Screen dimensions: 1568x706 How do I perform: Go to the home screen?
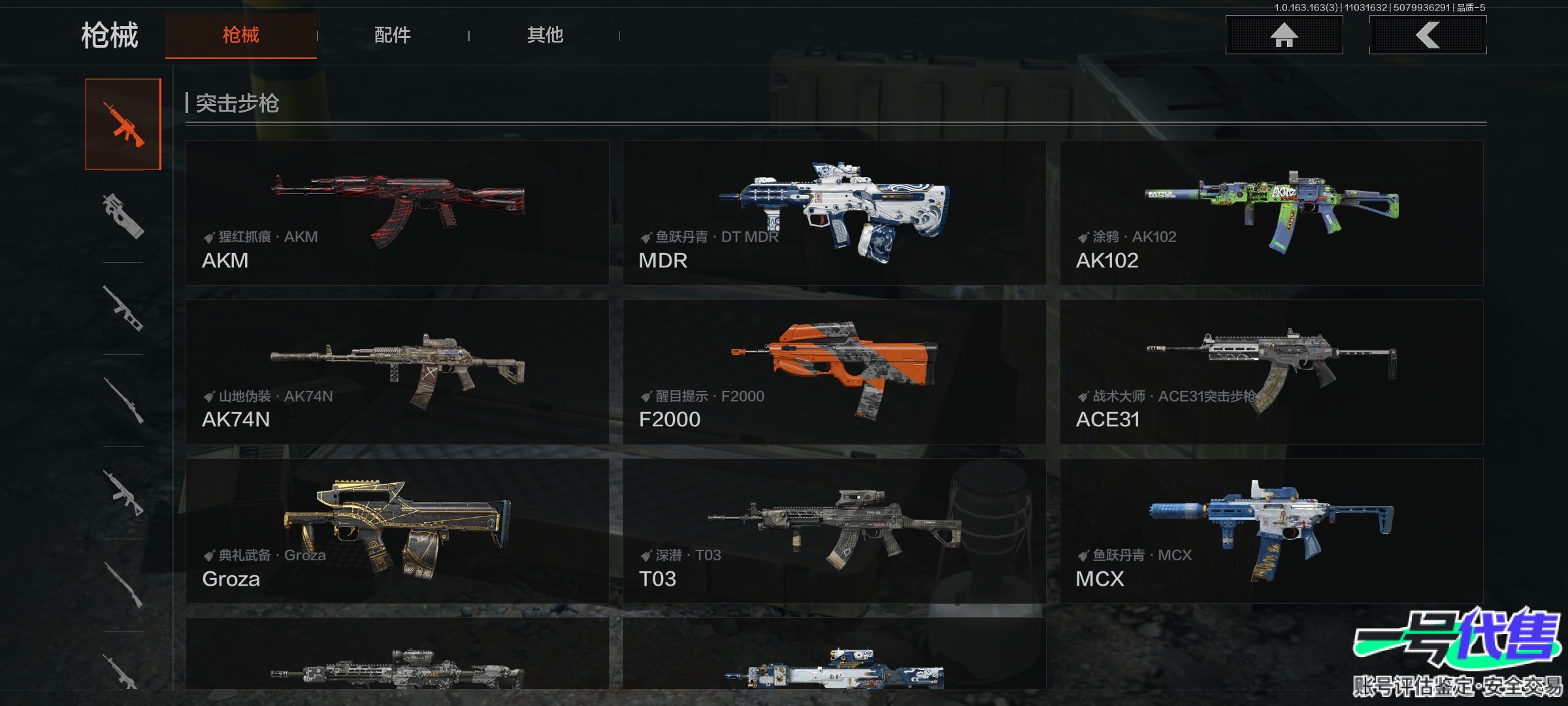tap(1284, 35)
